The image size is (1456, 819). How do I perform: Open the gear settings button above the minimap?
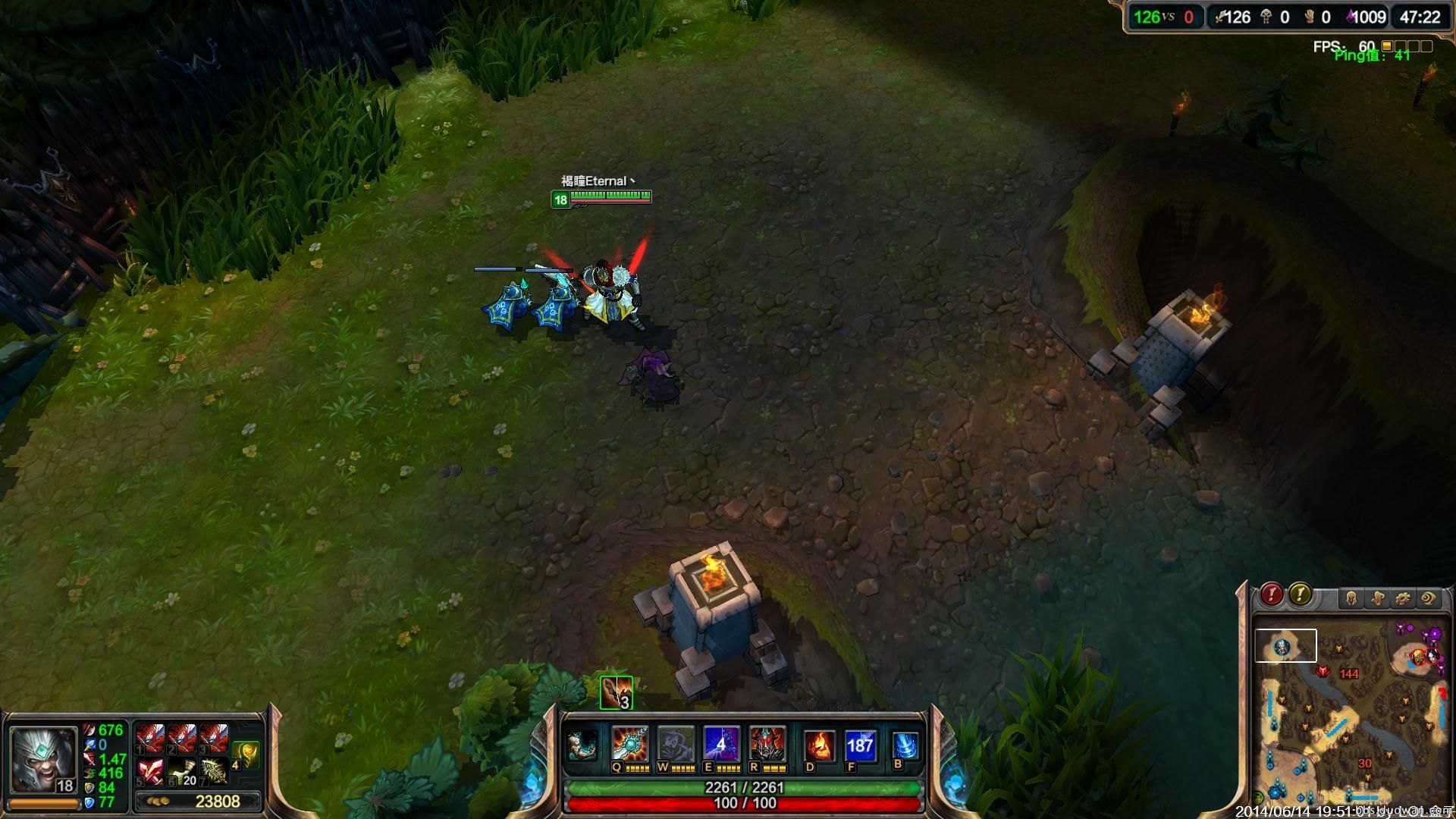tap(1402, 598)
